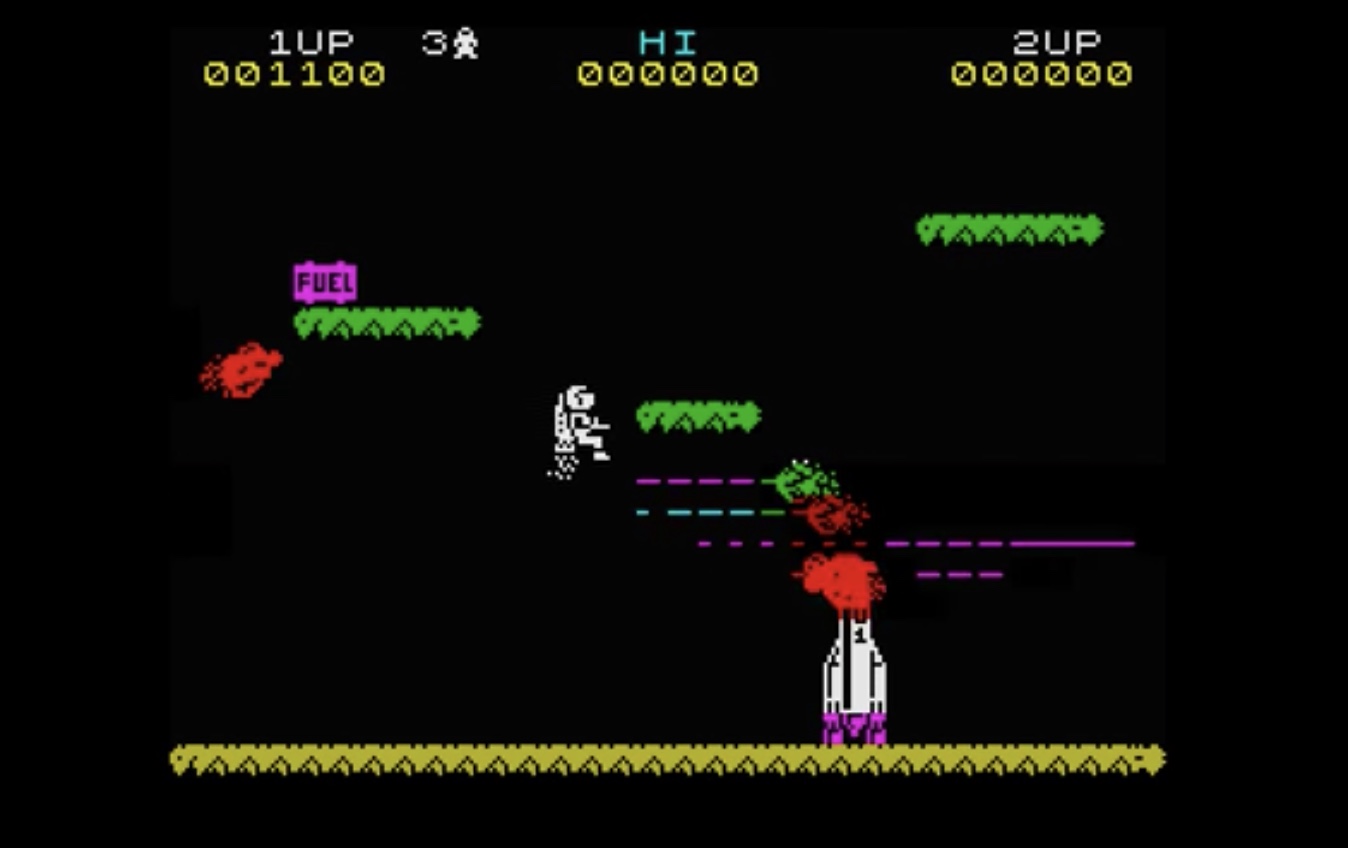This screenshot has height=848, width=1348.
Task: Click the magenta rocket booster base
Action: (855, 725)
